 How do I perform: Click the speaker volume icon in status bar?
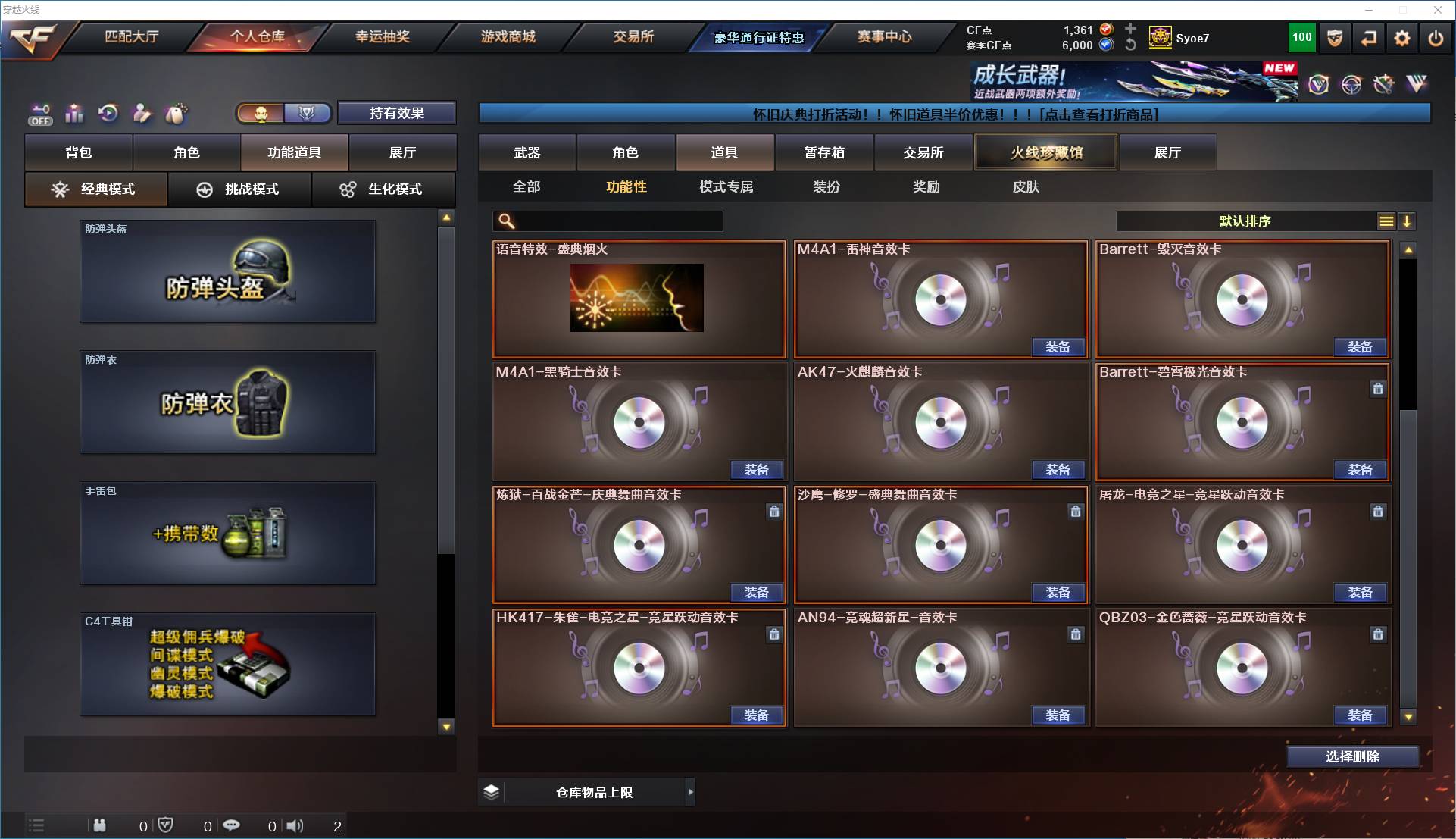point(295,826)
